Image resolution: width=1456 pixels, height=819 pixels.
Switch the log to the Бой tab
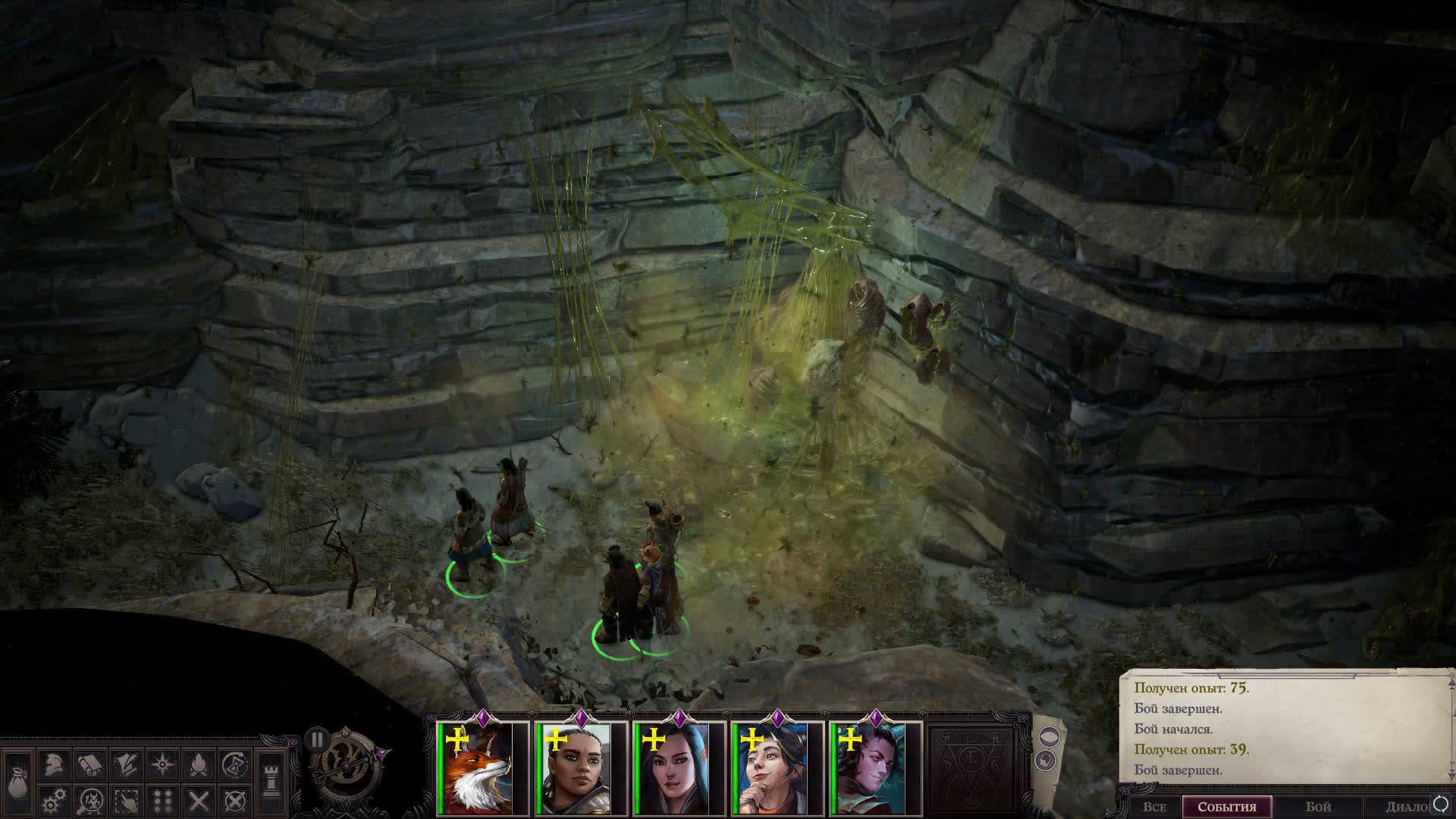1318,807
